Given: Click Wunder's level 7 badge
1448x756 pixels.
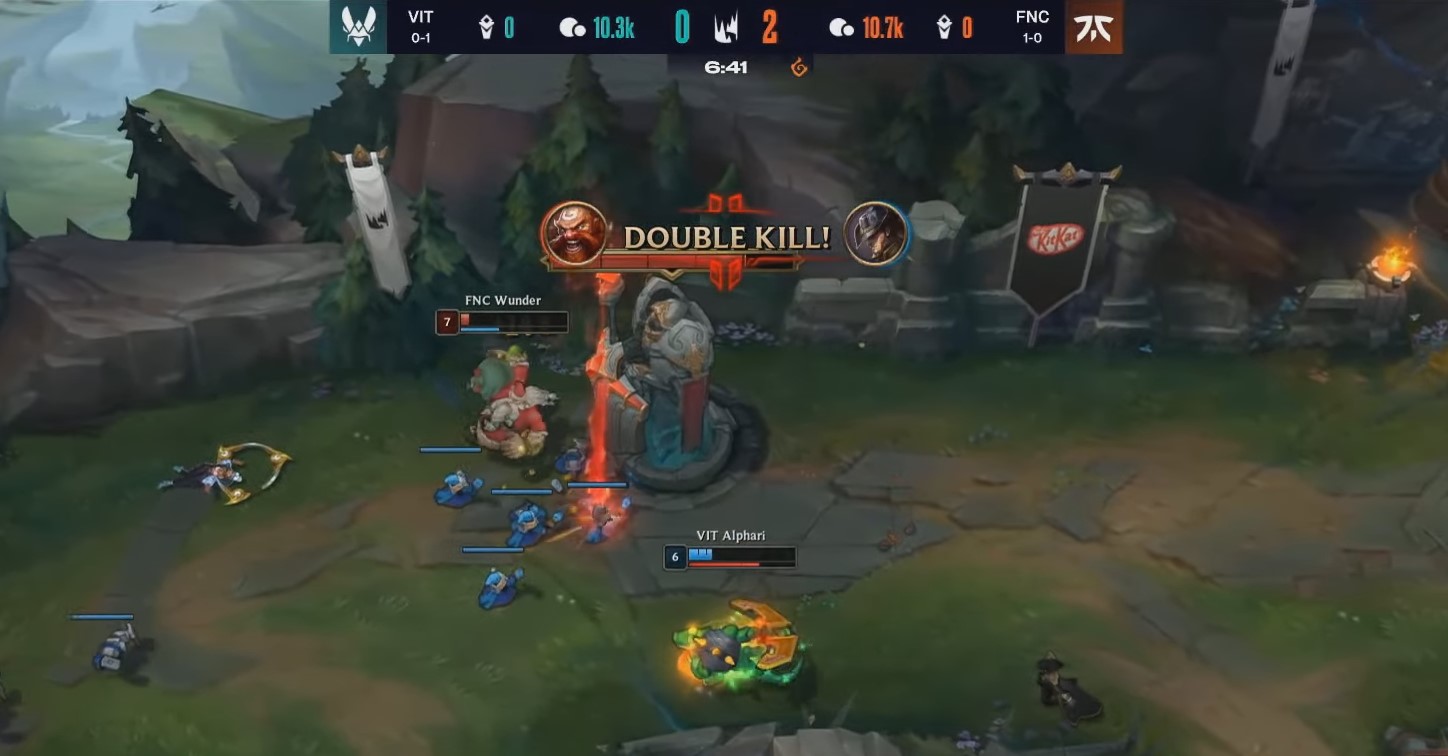Looking at the screenshot, I should (x=446, y=322).
